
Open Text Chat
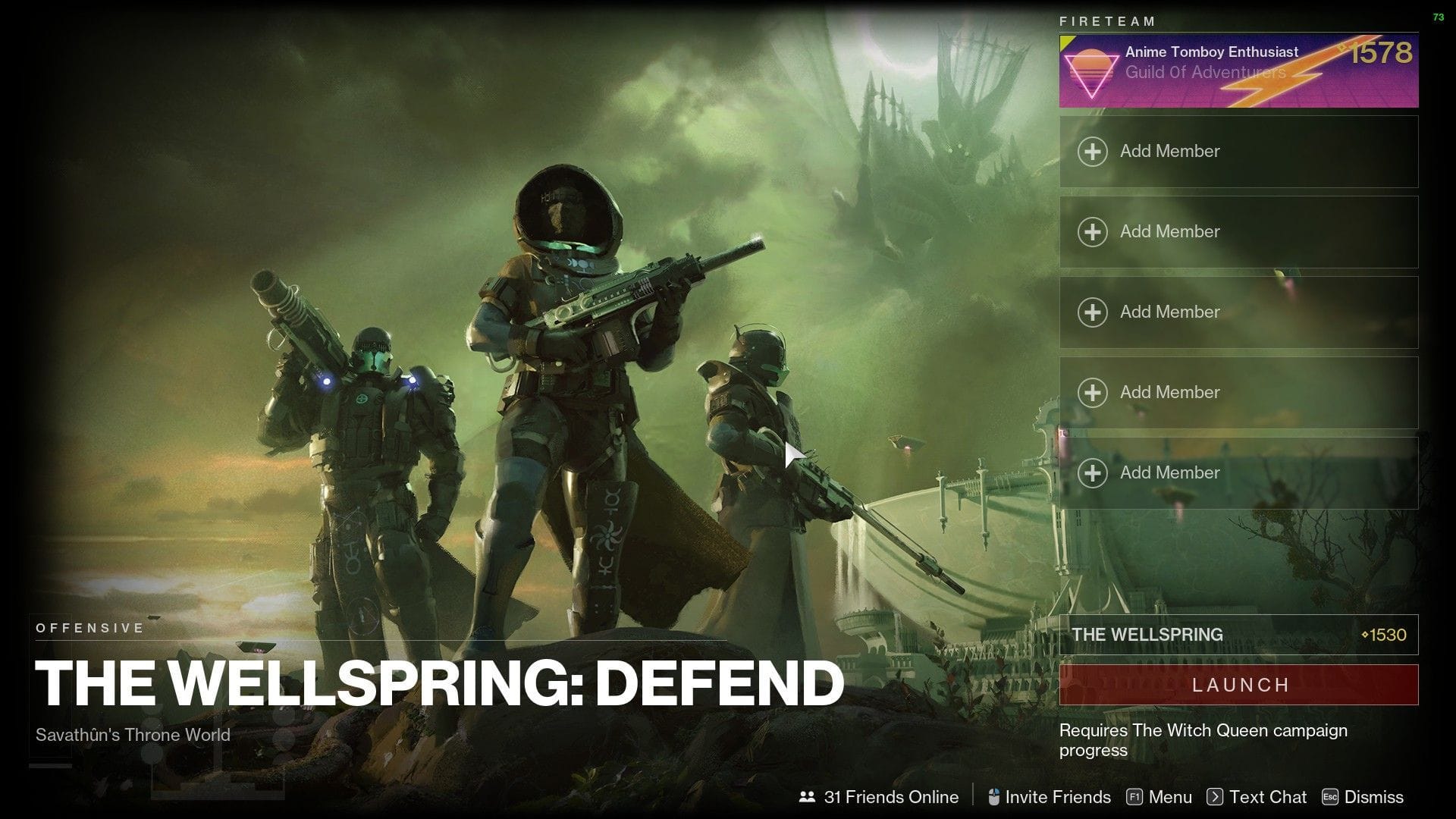pyautogui.click(x=1267, y=797)
